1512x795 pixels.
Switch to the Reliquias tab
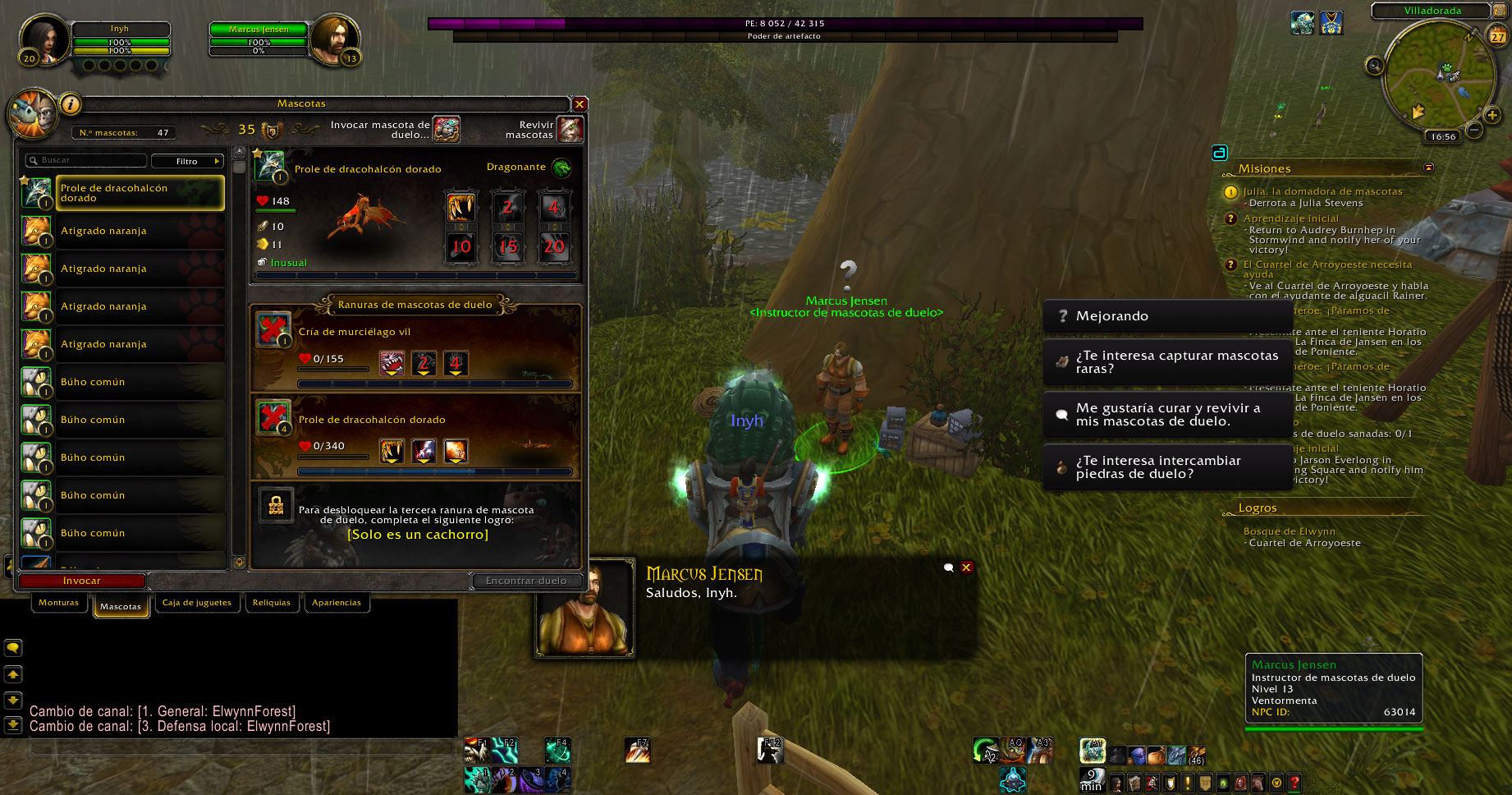pos(272,603)
